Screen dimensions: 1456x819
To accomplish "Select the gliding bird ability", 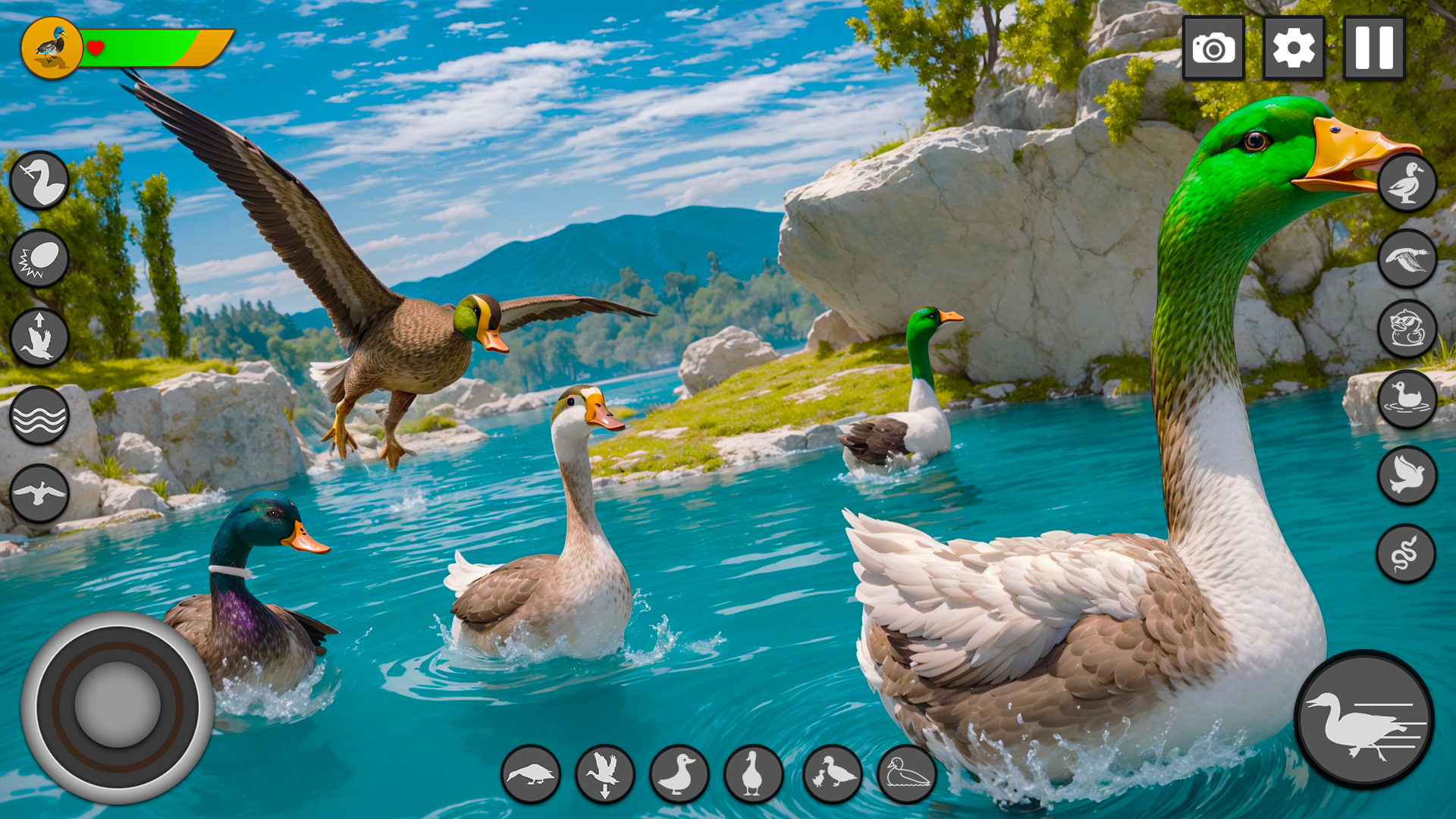I will [x=39, y=493].
